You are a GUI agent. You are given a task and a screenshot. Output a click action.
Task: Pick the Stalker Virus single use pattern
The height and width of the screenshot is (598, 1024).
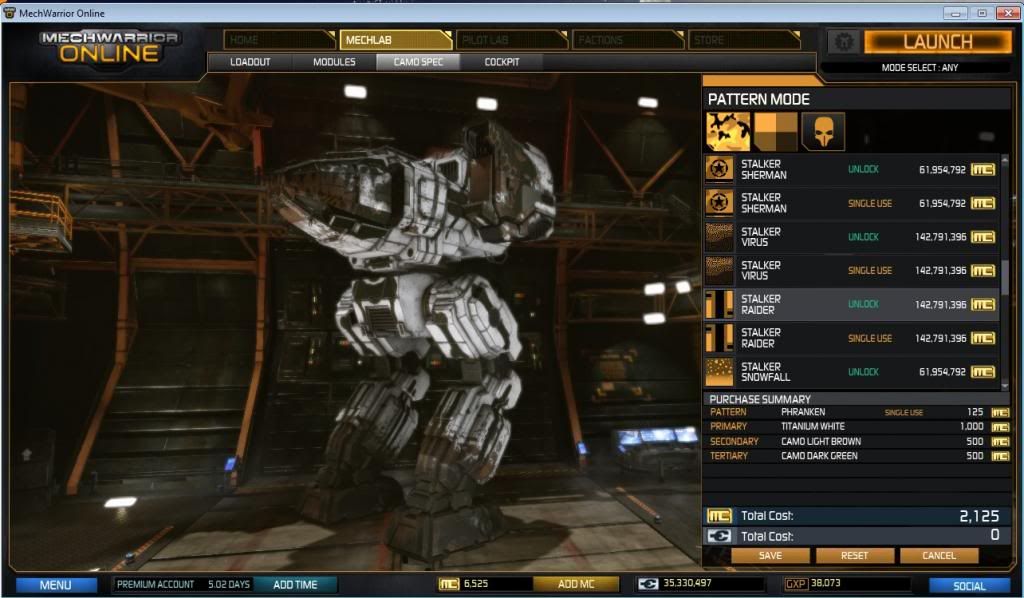pos(852,270)
